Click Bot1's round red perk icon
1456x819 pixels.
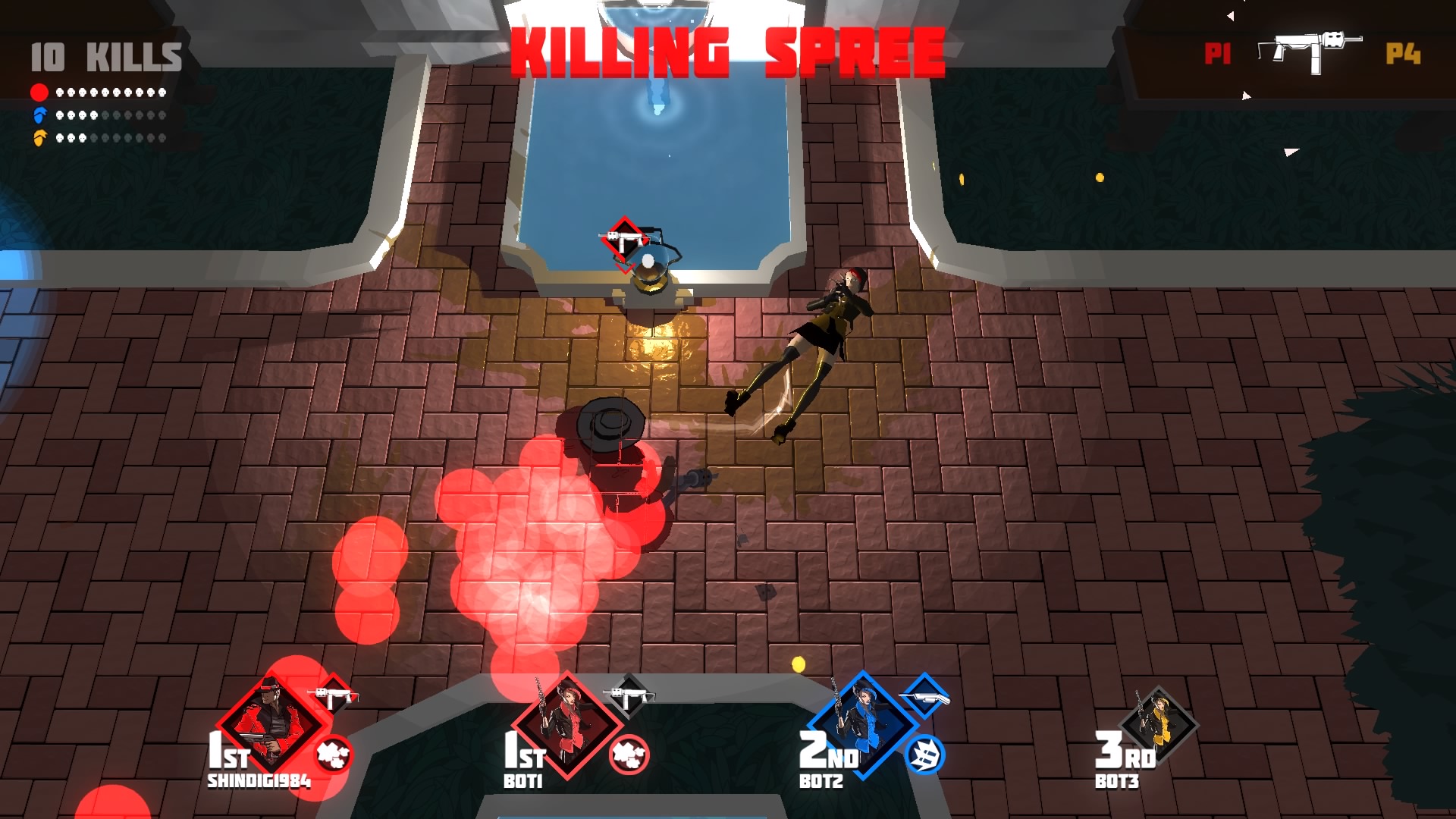[x=629, y=755]
